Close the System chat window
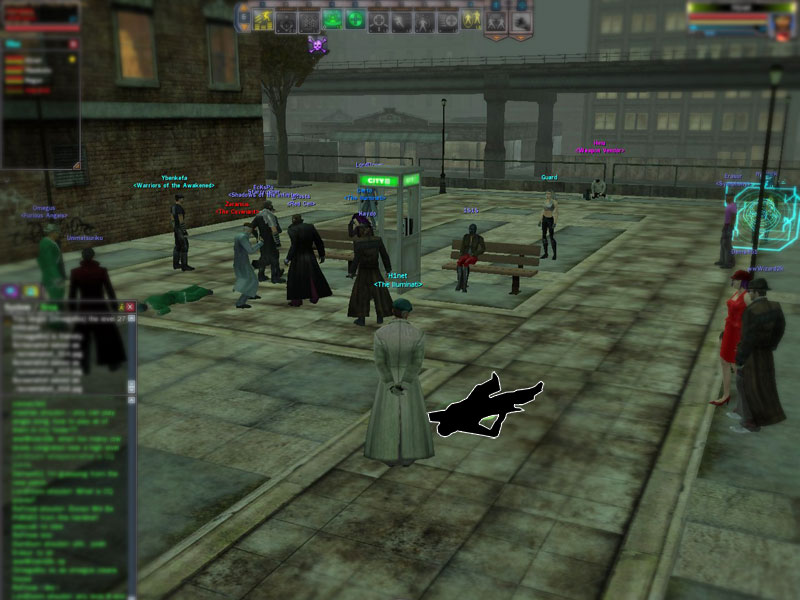This screenshot has width=800, height=600. [x=130, y=307]
